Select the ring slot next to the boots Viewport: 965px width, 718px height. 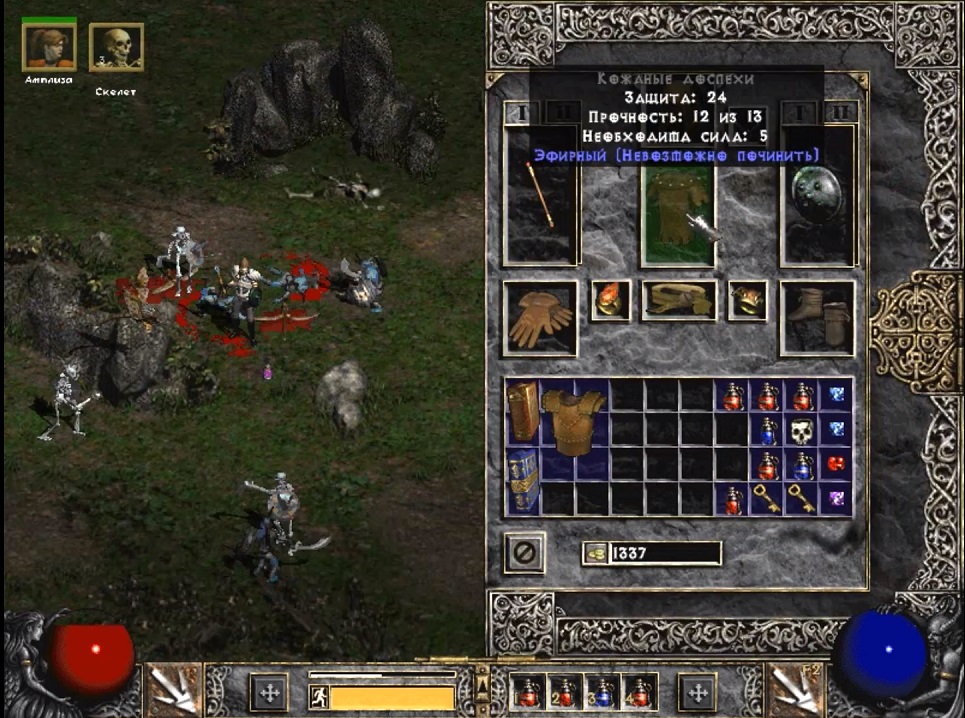747,300
